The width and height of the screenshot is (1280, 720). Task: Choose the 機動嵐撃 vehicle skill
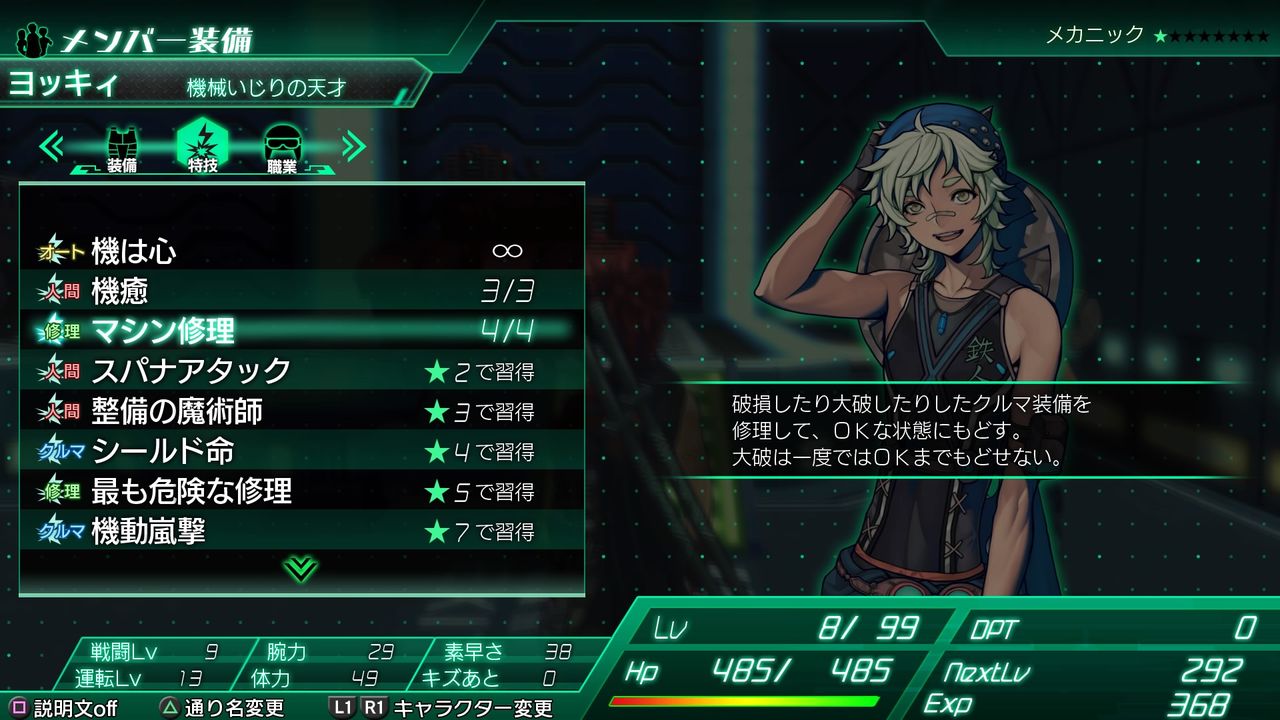300,531
